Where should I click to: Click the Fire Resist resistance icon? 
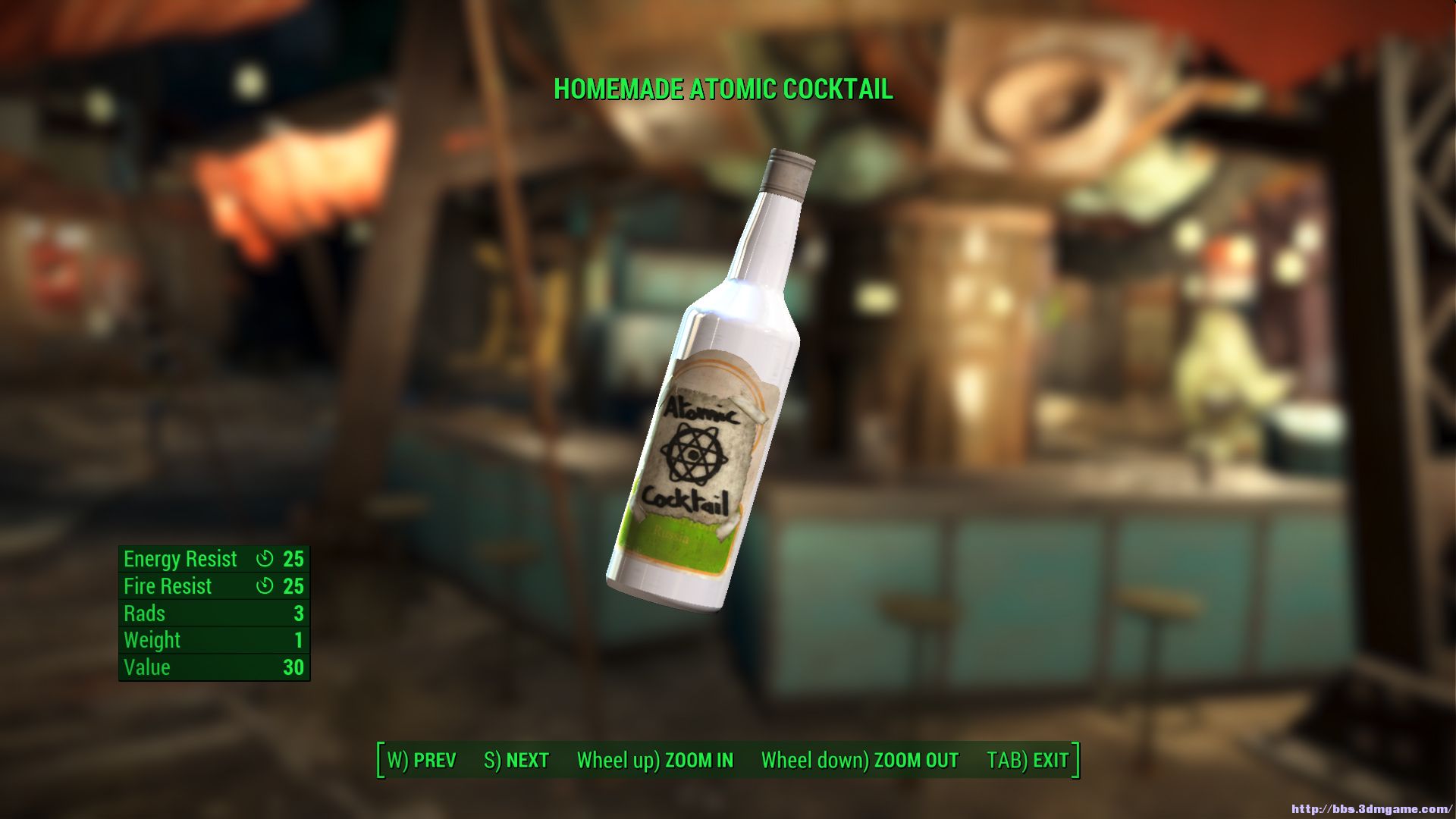tap(263, 585)
